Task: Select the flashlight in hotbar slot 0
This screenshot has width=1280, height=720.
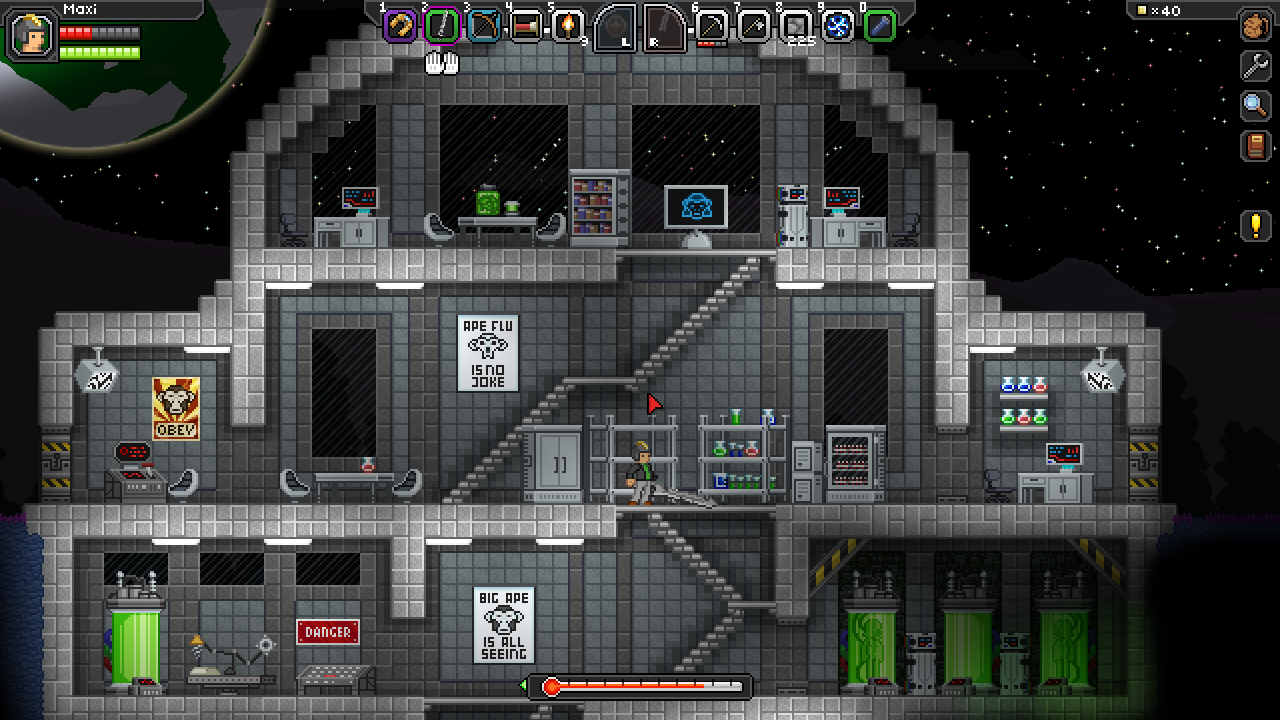Action: tap(880, 25)
